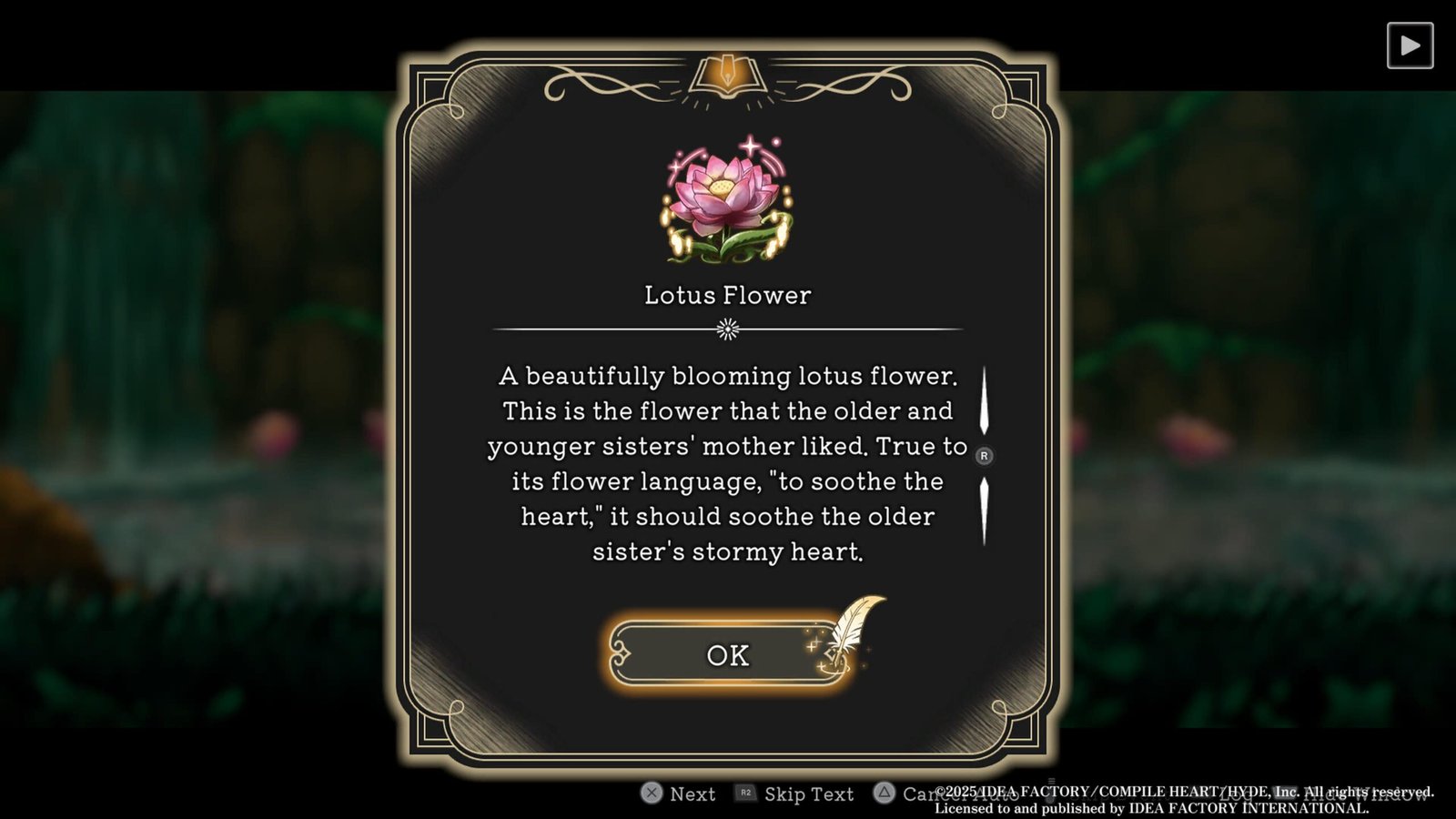Image resolution: width=1456 pixels, height=819 pixels.
Task: Click the play button in the top-right corner
Action: [1410, 45]
